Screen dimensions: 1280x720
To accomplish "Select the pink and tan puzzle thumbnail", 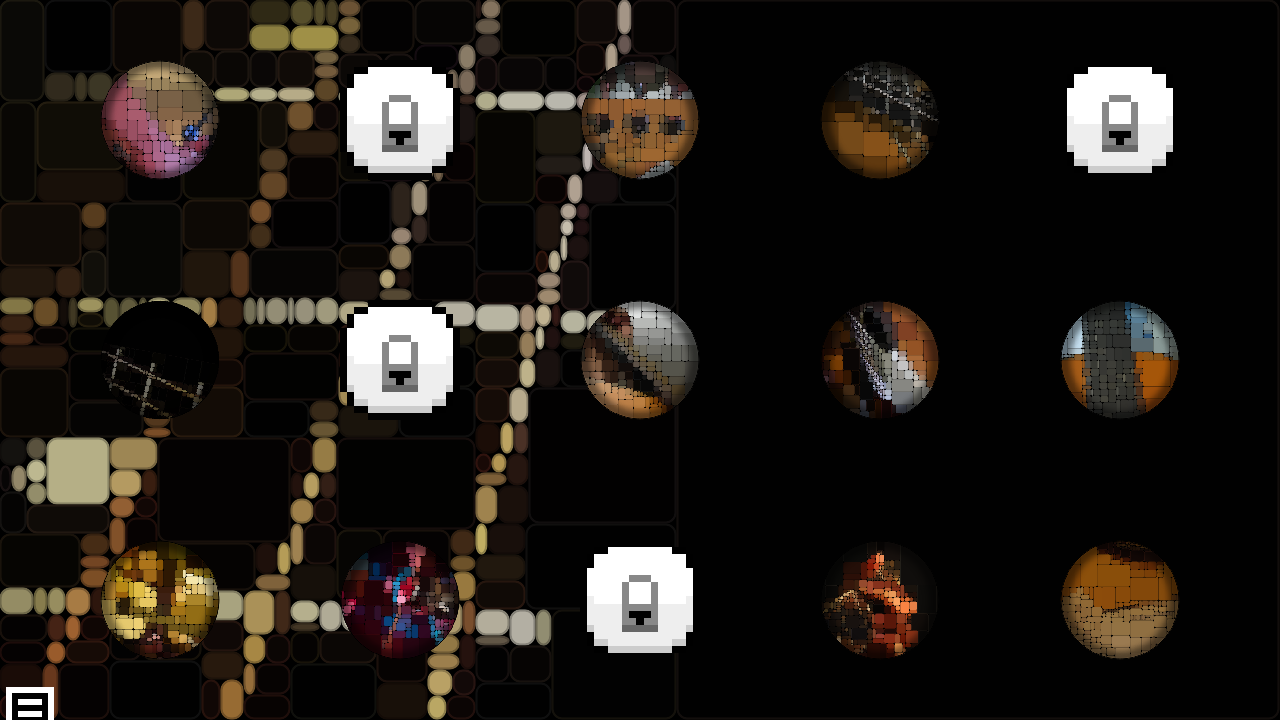I will (x=160, y=120).
